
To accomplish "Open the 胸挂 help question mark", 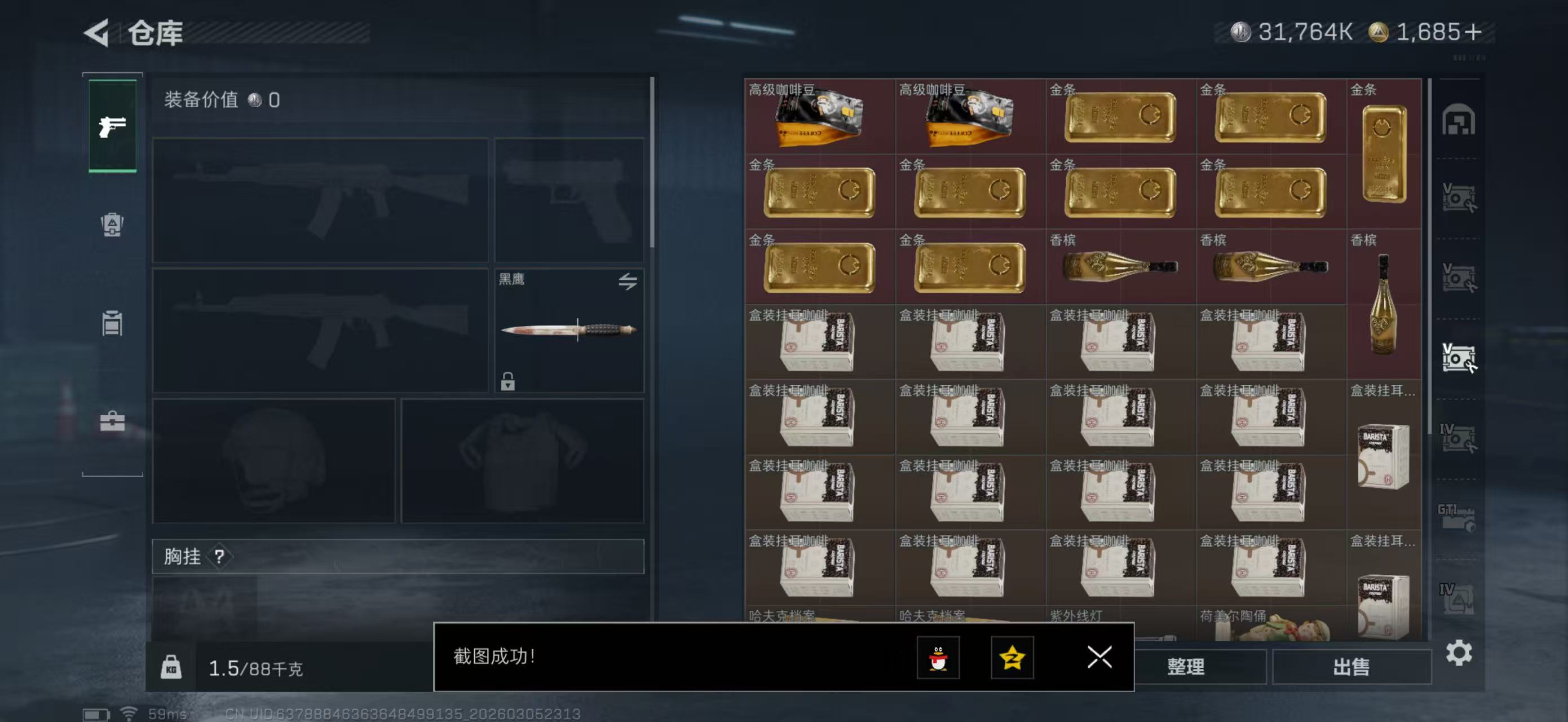I will 219,557.
